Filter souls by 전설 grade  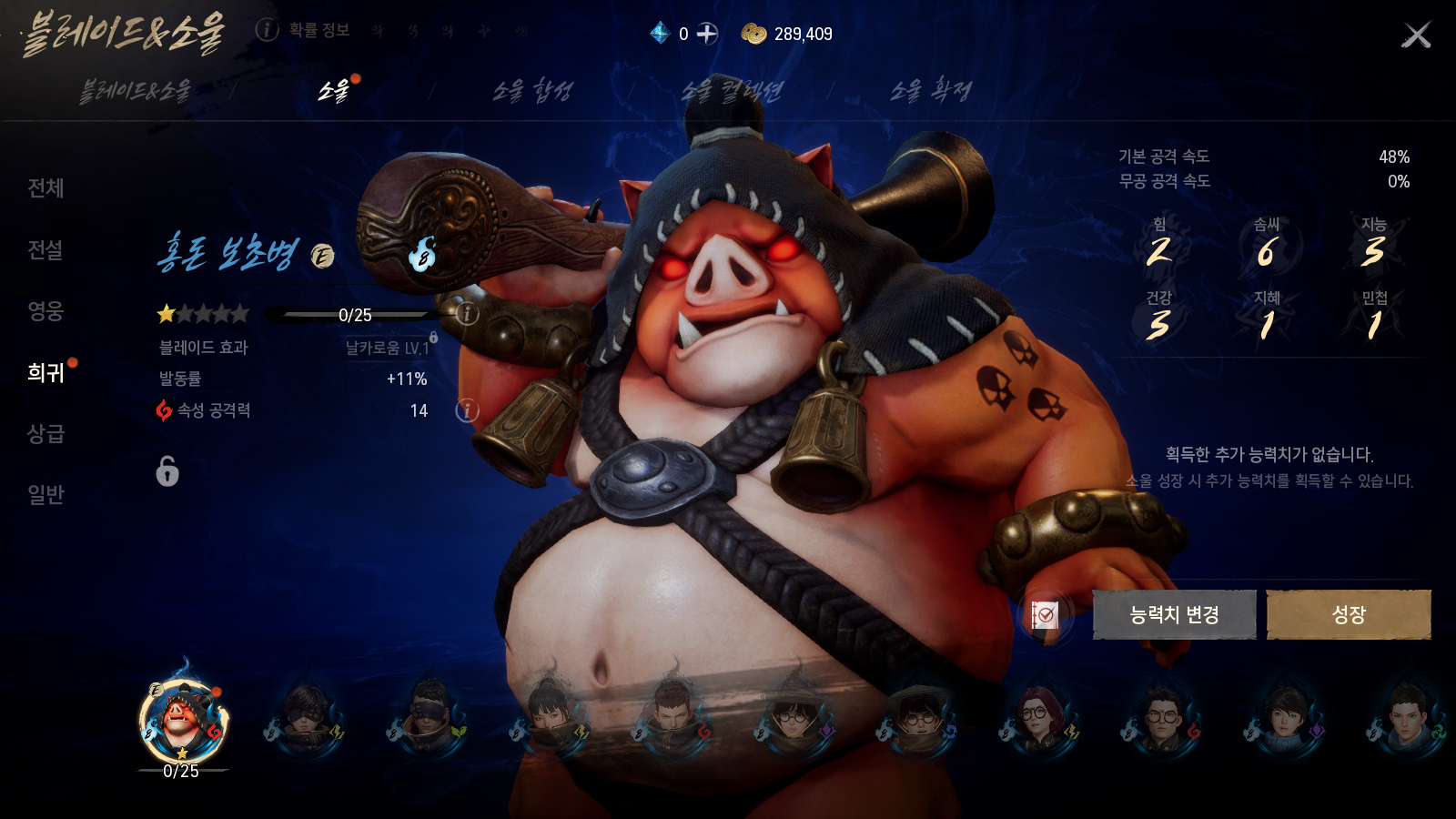point(45,249)
